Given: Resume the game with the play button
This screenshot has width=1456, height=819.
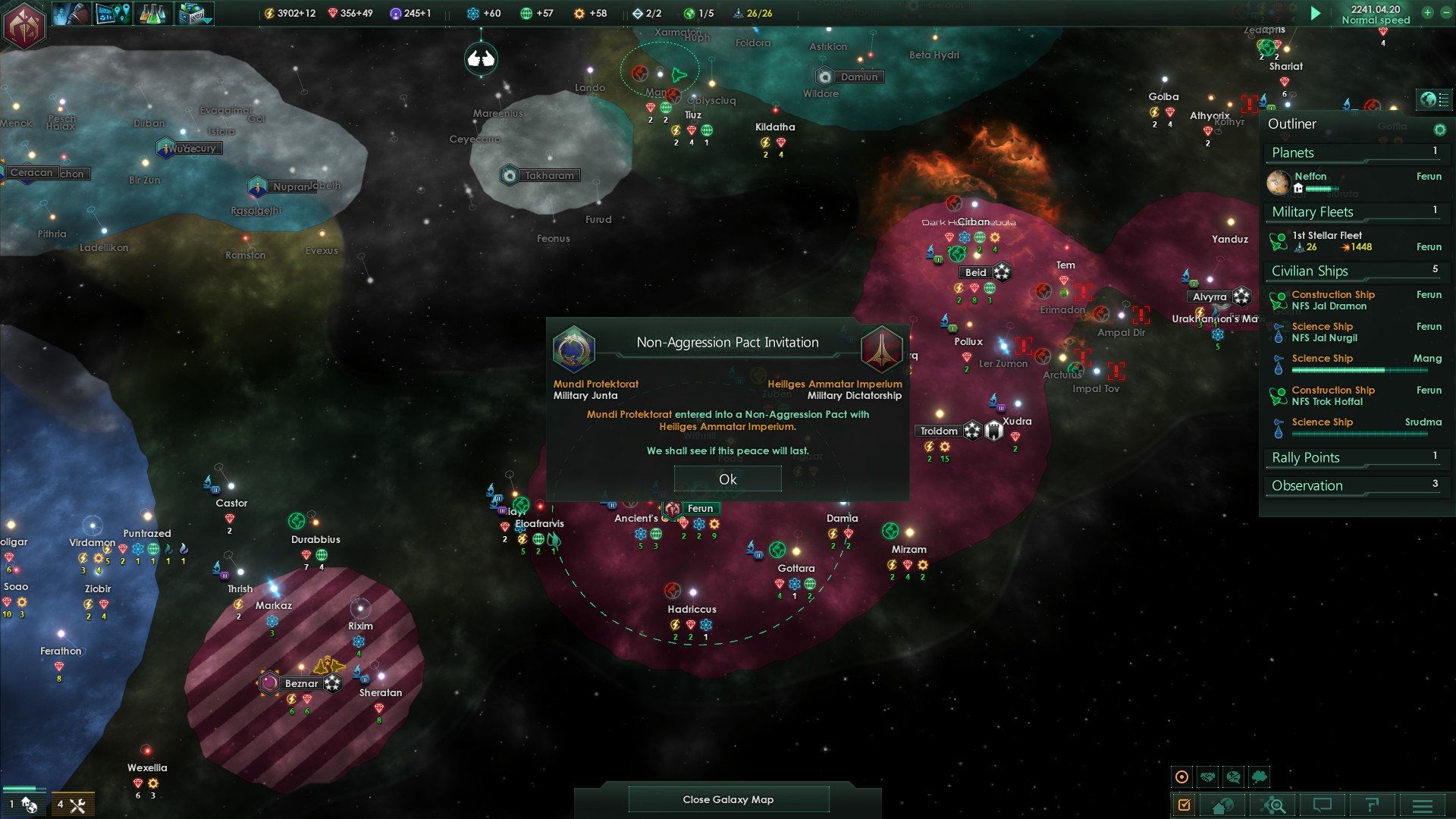Looking at the screenshot, I should click(1316, 14).
